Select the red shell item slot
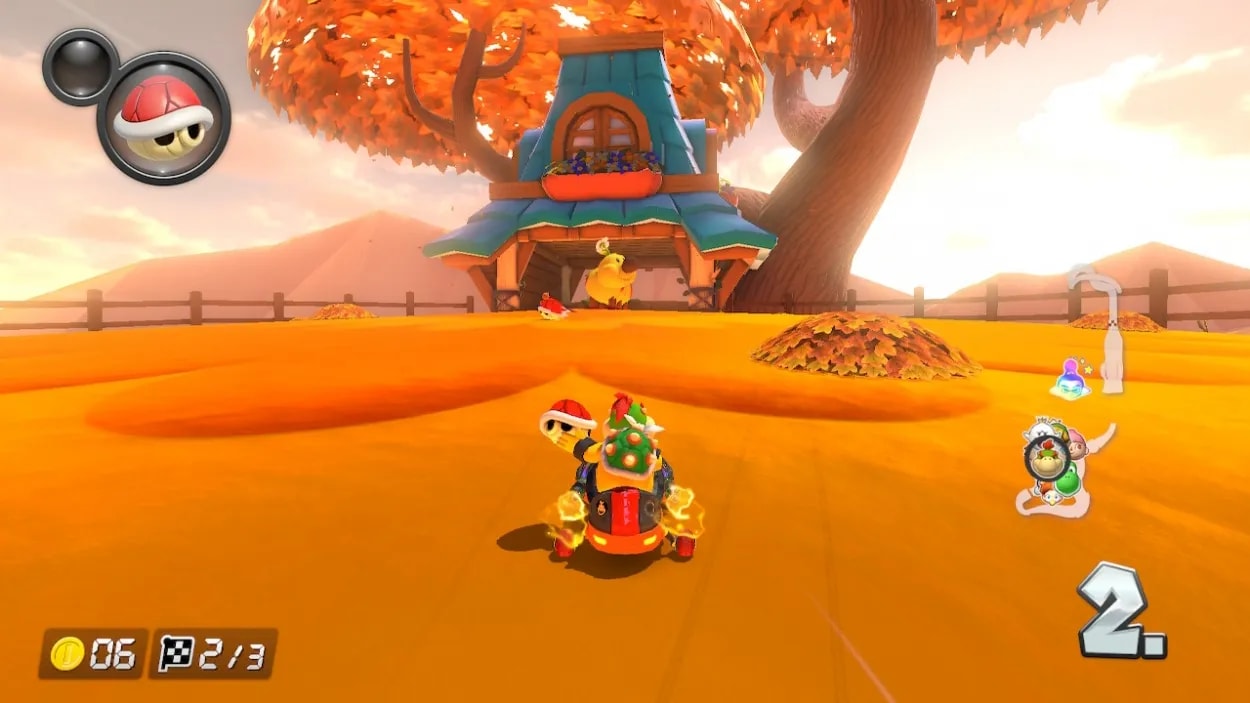This screenshot has width=1250, height=703. [x=163, y=119]
